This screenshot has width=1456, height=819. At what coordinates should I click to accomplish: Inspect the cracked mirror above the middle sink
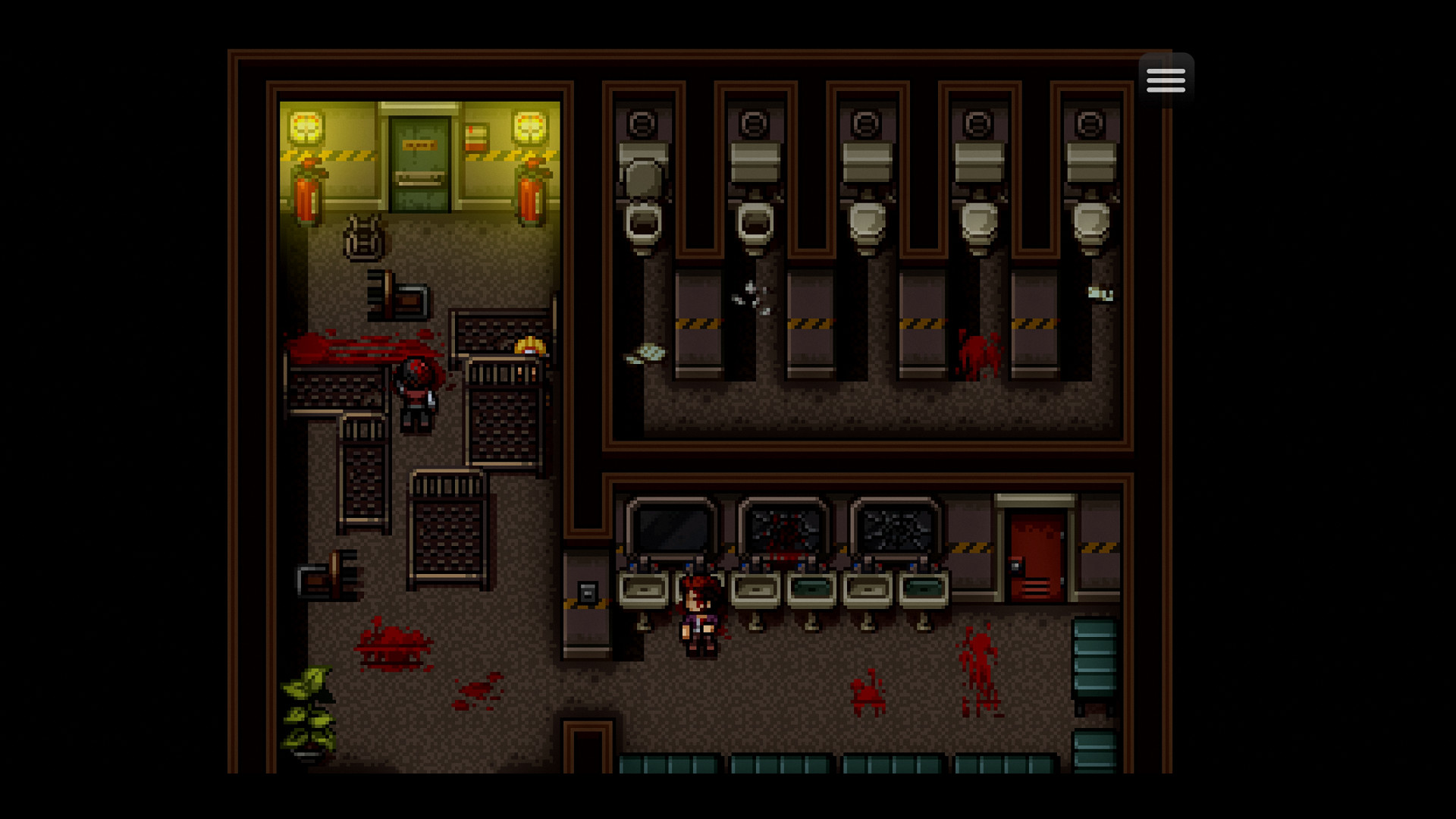tap(783, 527)
